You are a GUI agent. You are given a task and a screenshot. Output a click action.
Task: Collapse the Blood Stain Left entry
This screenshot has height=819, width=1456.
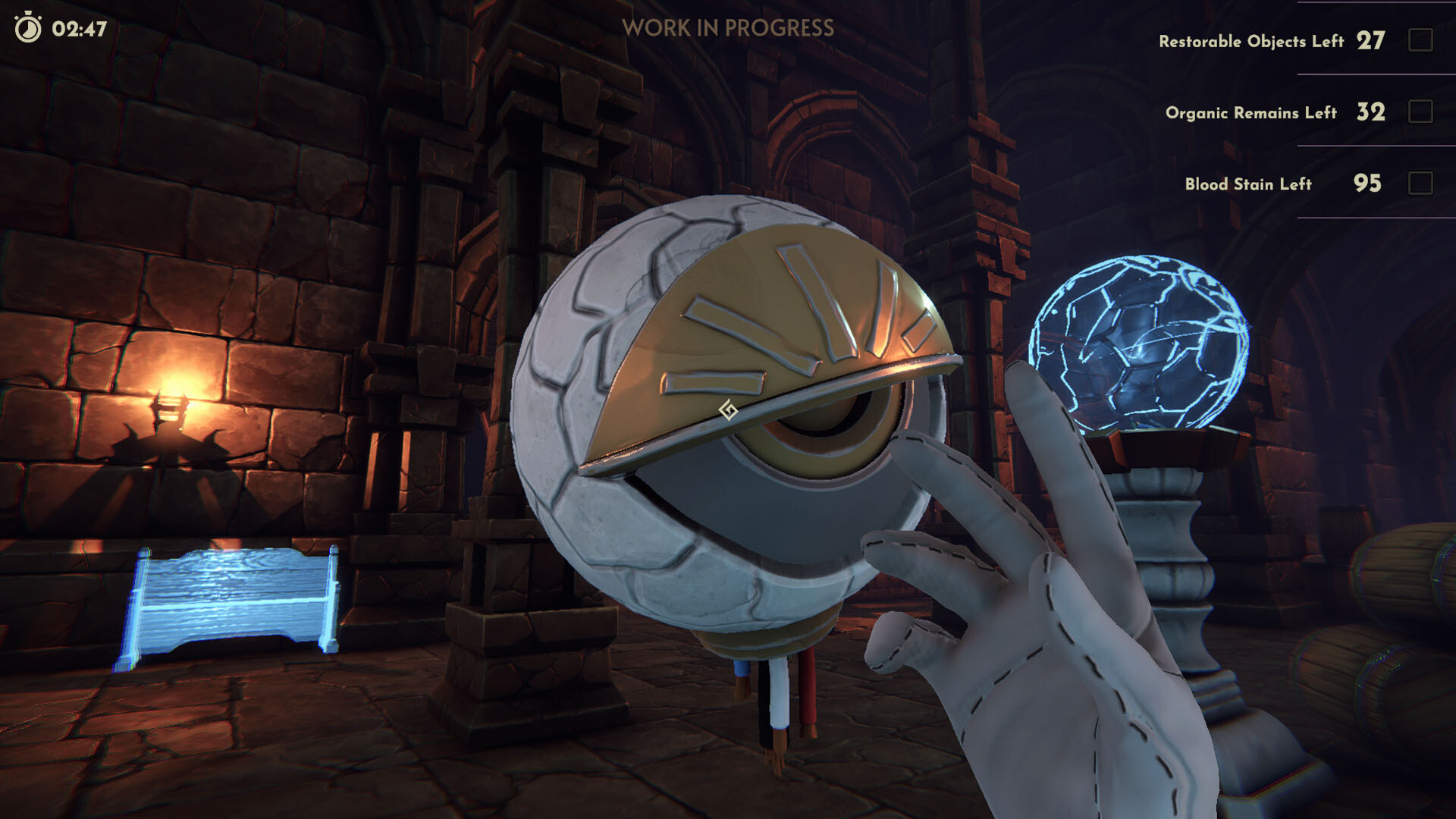click(x=1249, y=184)
